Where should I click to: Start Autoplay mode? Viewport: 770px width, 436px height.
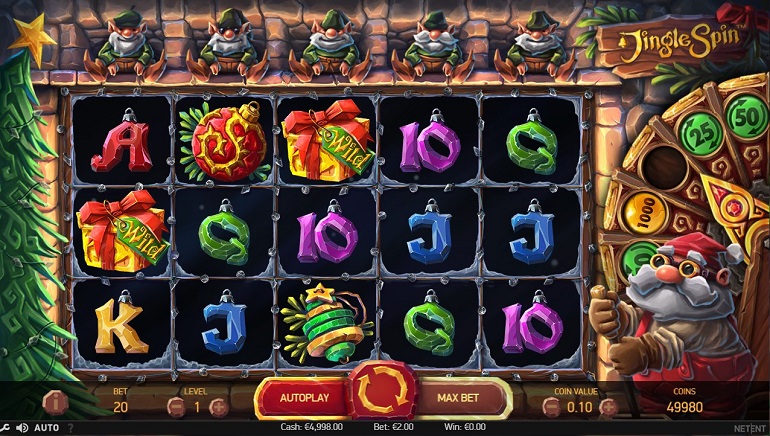(x=304, y=398)
